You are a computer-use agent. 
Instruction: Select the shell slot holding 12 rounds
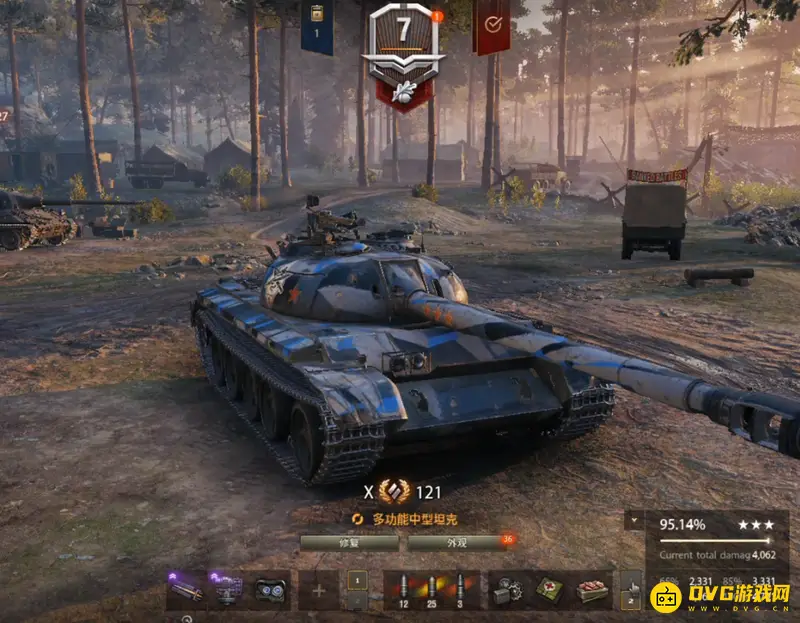point(402,590)
